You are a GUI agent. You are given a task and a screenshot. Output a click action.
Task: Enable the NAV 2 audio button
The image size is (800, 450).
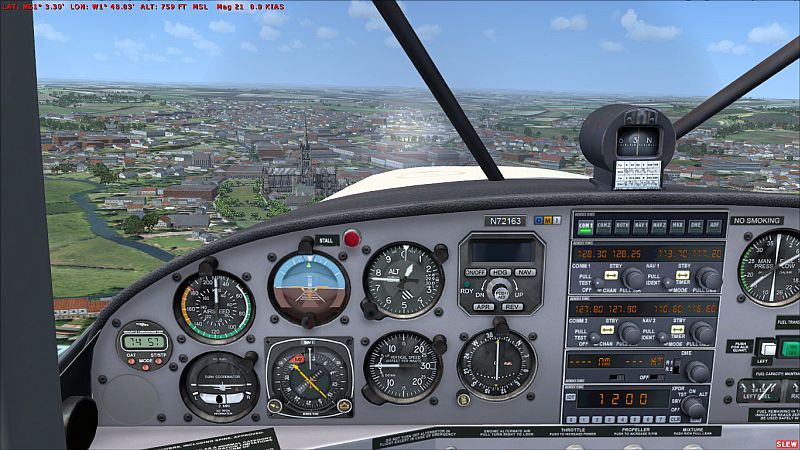coord(660,226)
